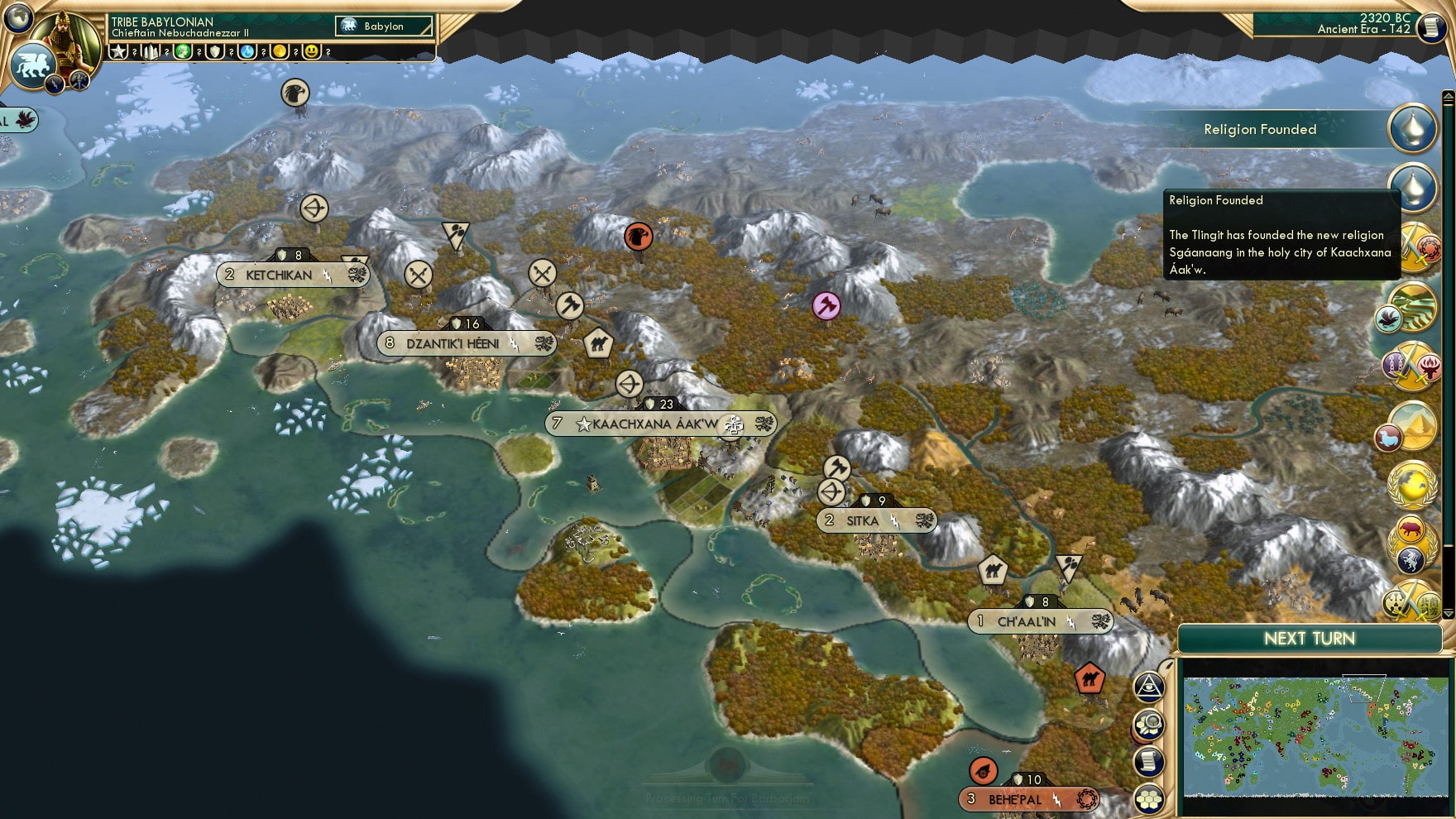Click the Babylonian lion emblem top-left
The width and height of the screenshot is (1456, 819).
click(33, 65)
